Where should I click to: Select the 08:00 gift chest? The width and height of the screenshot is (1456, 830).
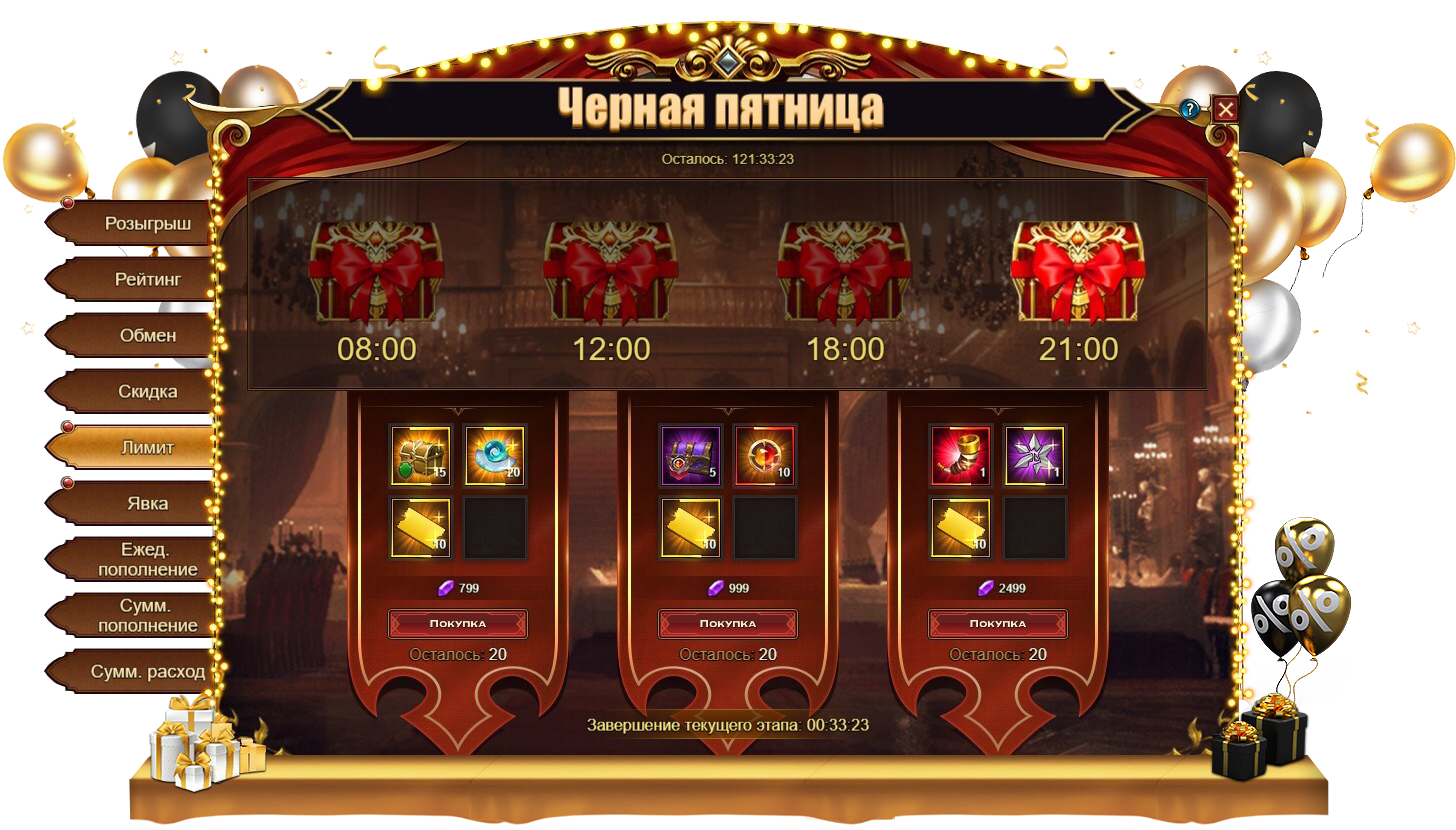click(376, 272)
